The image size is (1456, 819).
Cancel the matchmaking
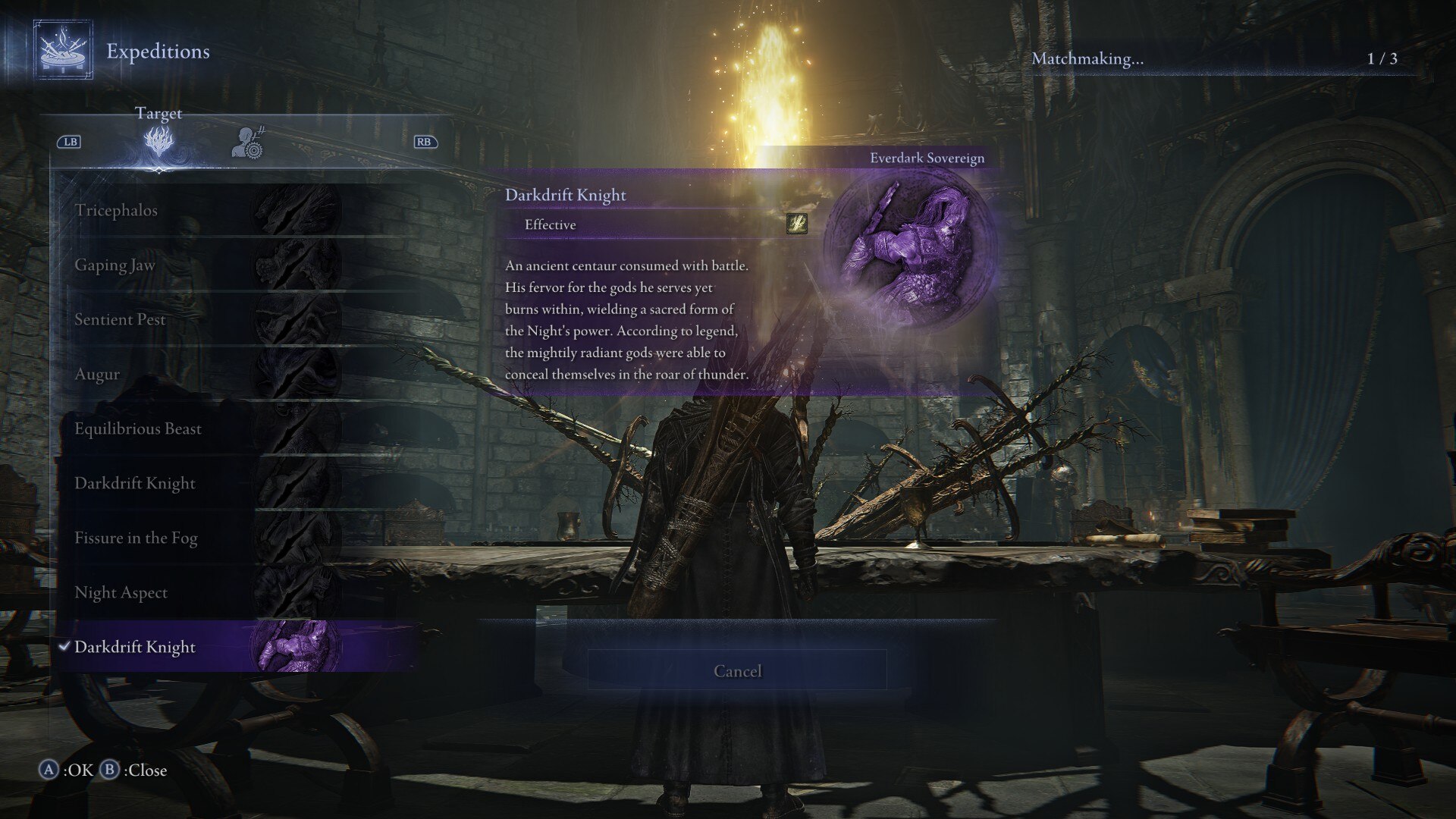pyautogui.click(x=737, y=671)
